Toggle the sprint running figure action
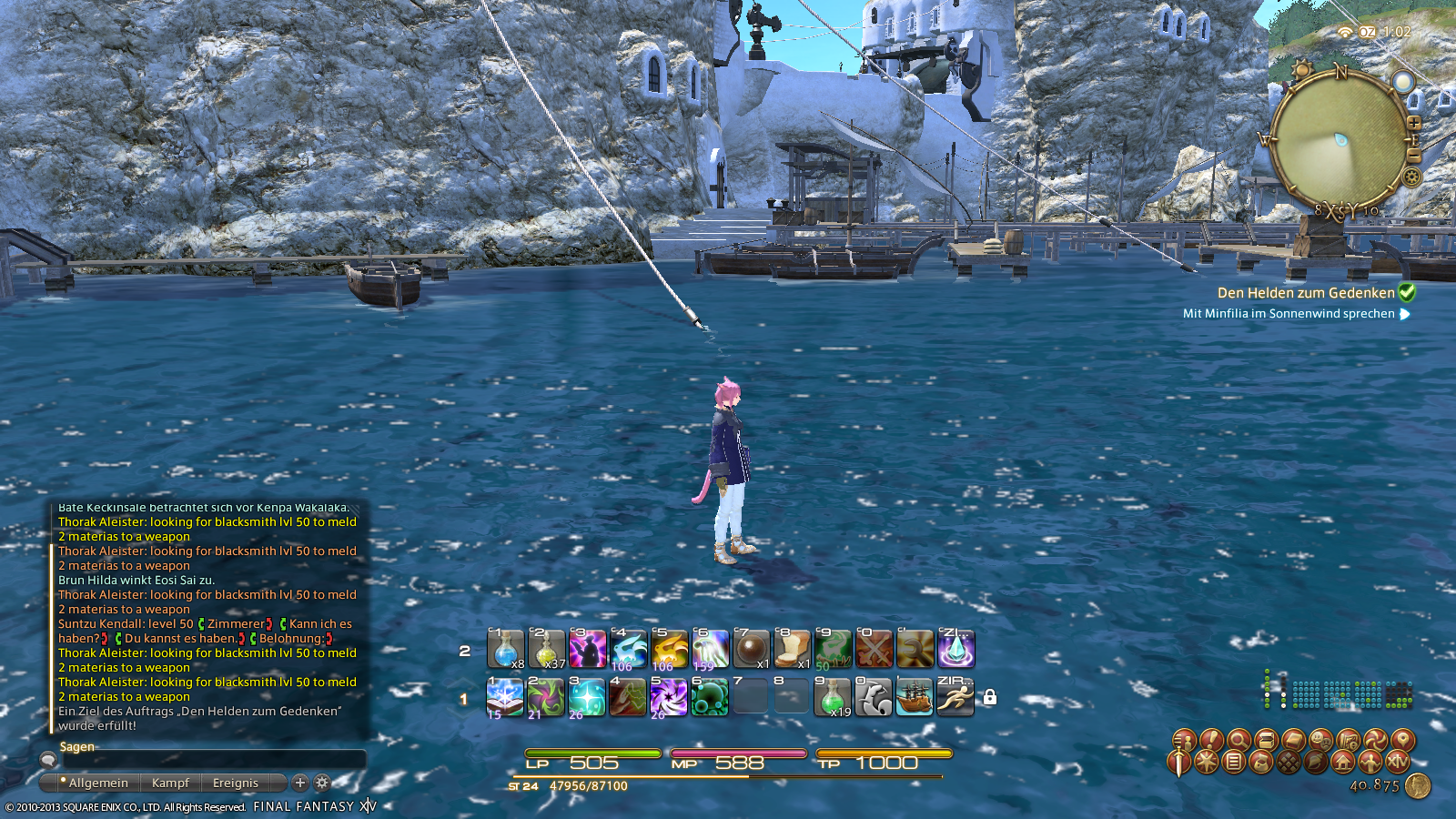1456x819 pixels. coord(955,697)
